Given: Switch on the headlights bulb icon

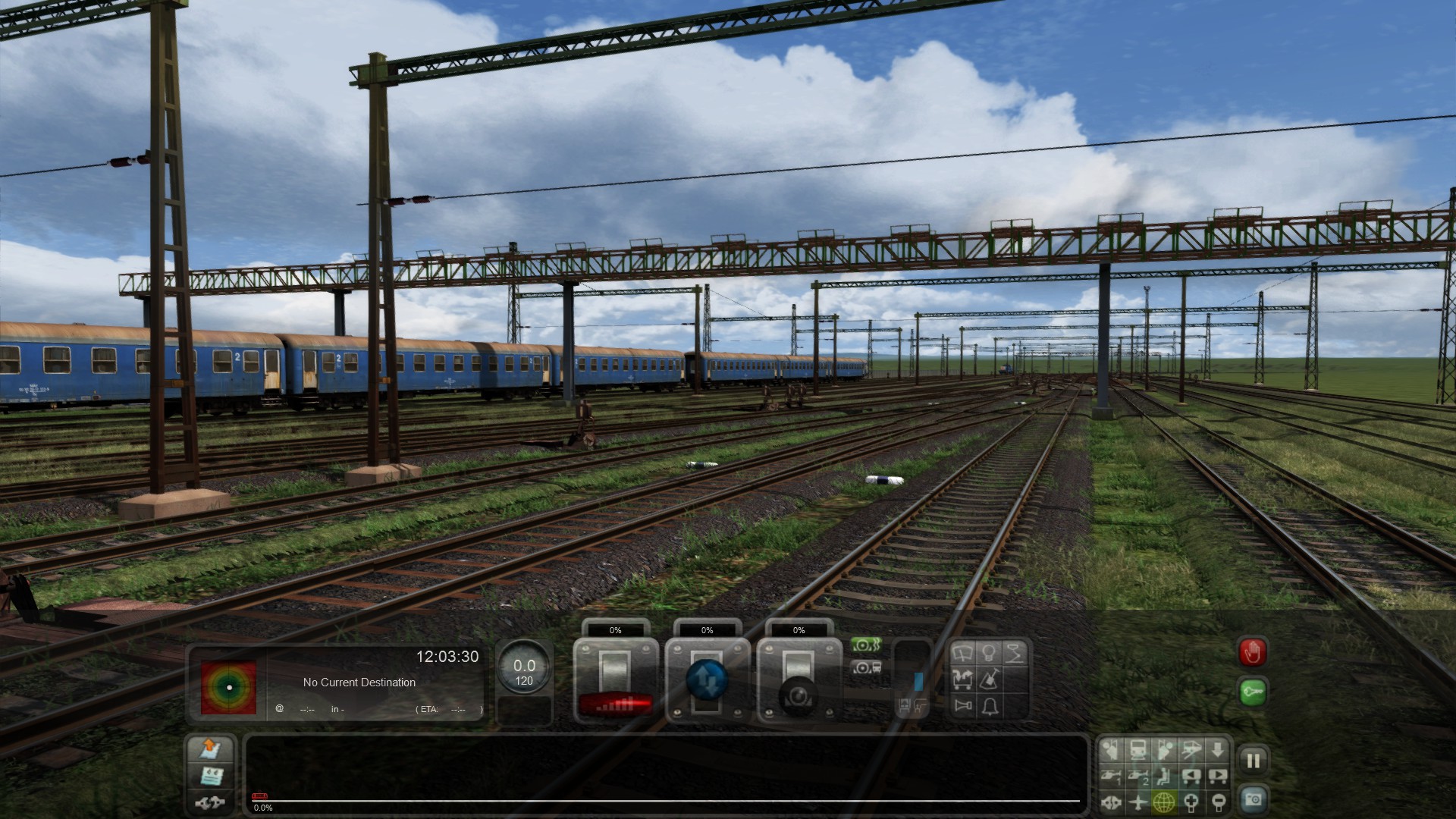Looking at the screenshot, I should [x=989, y=654].
